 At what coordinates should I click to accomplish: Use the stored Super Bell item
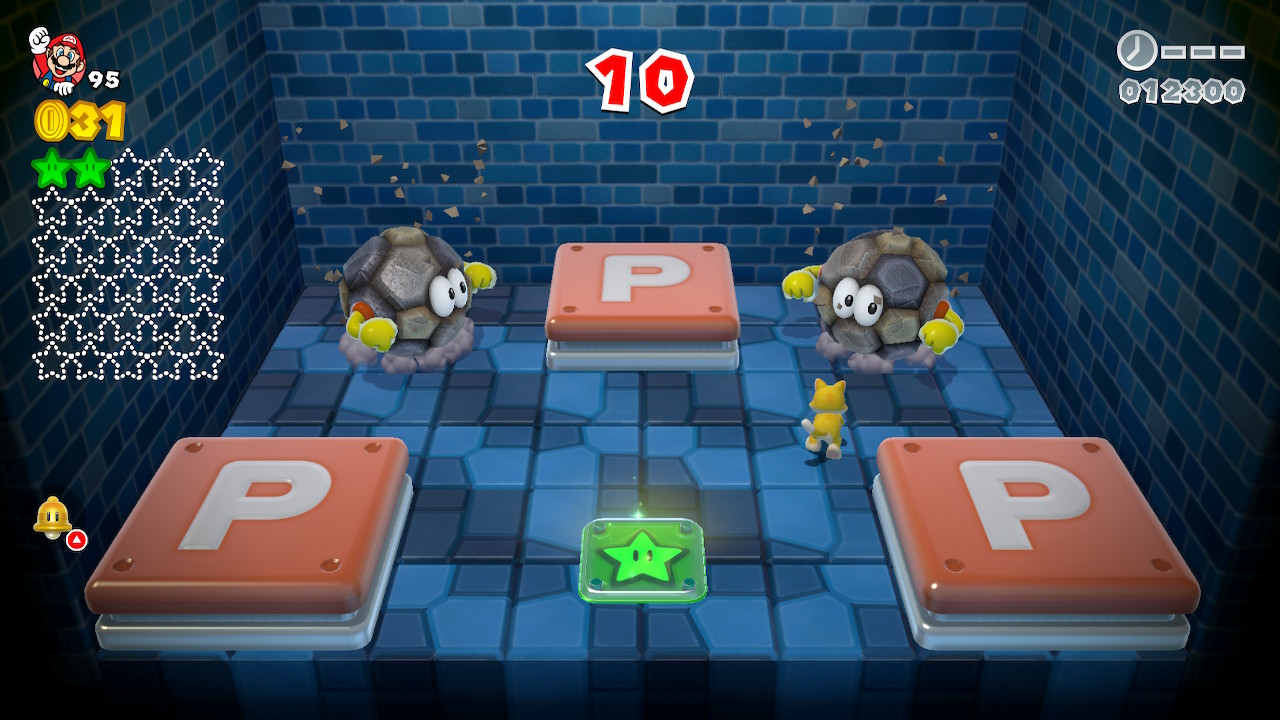click(x=52, y=517)
